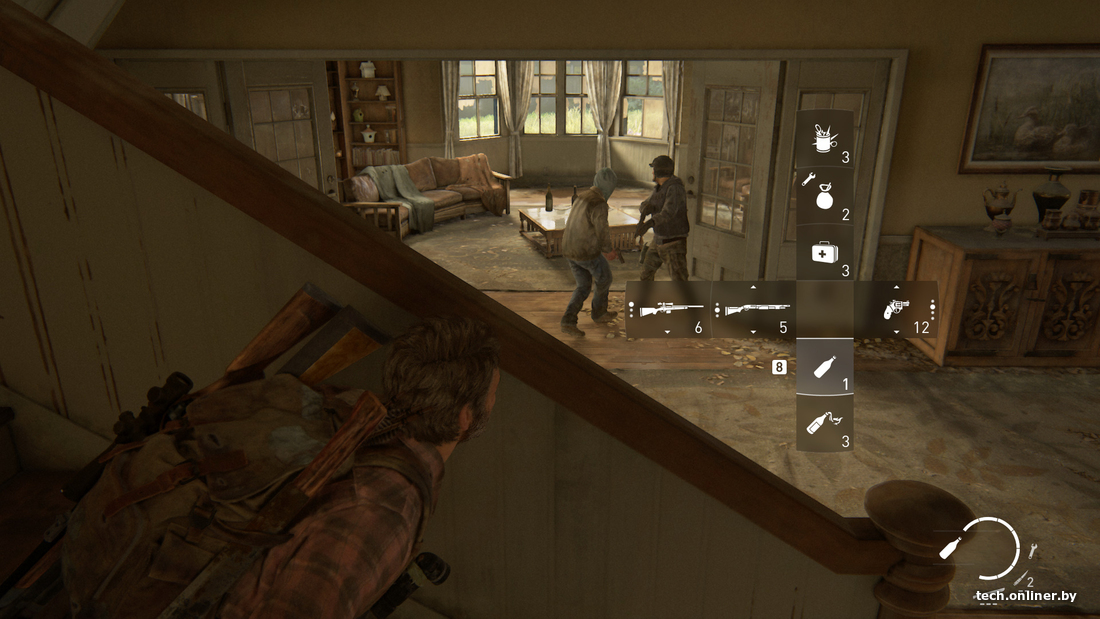Choose the nail bomb slot

[824, 196]
